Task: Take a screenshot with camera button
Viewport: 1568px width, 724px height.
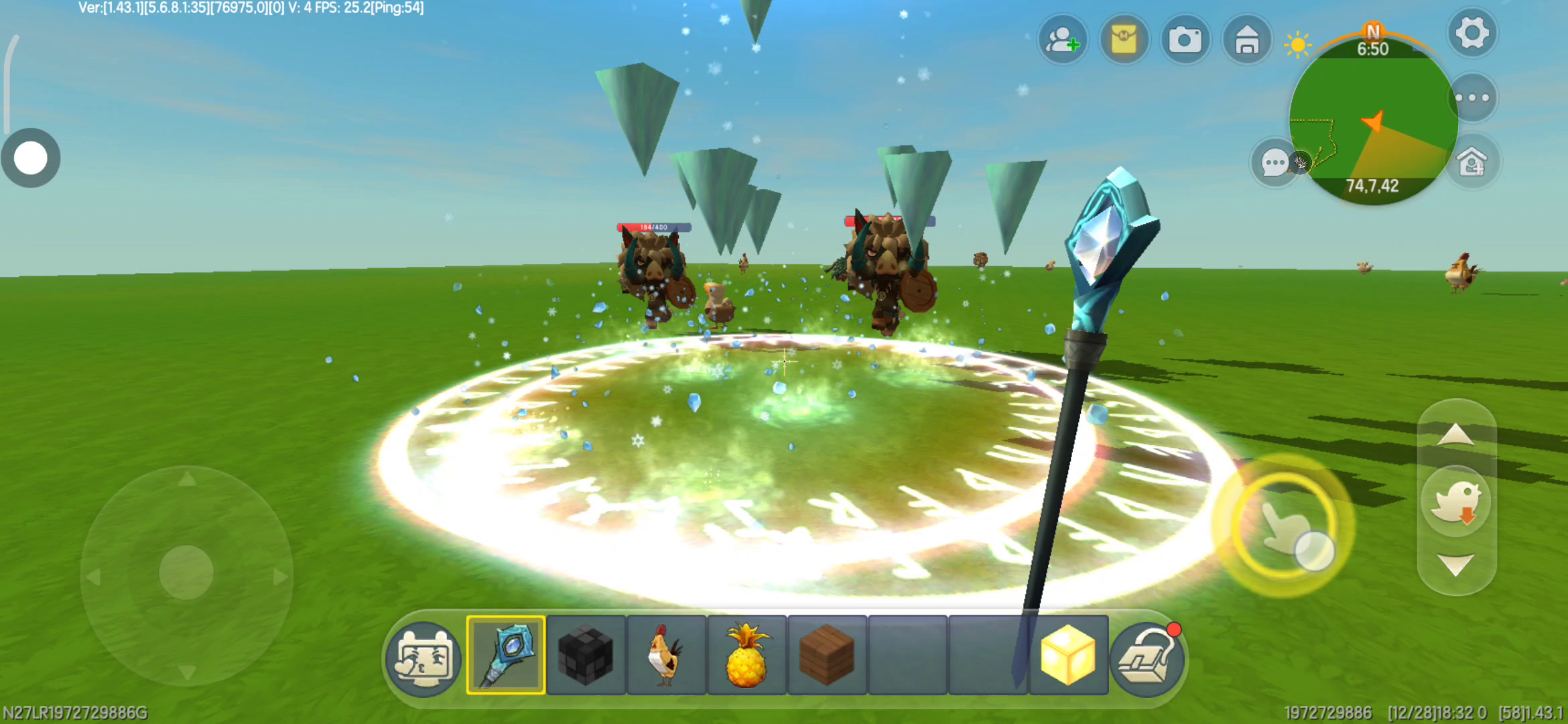Action: point(1185,40)
